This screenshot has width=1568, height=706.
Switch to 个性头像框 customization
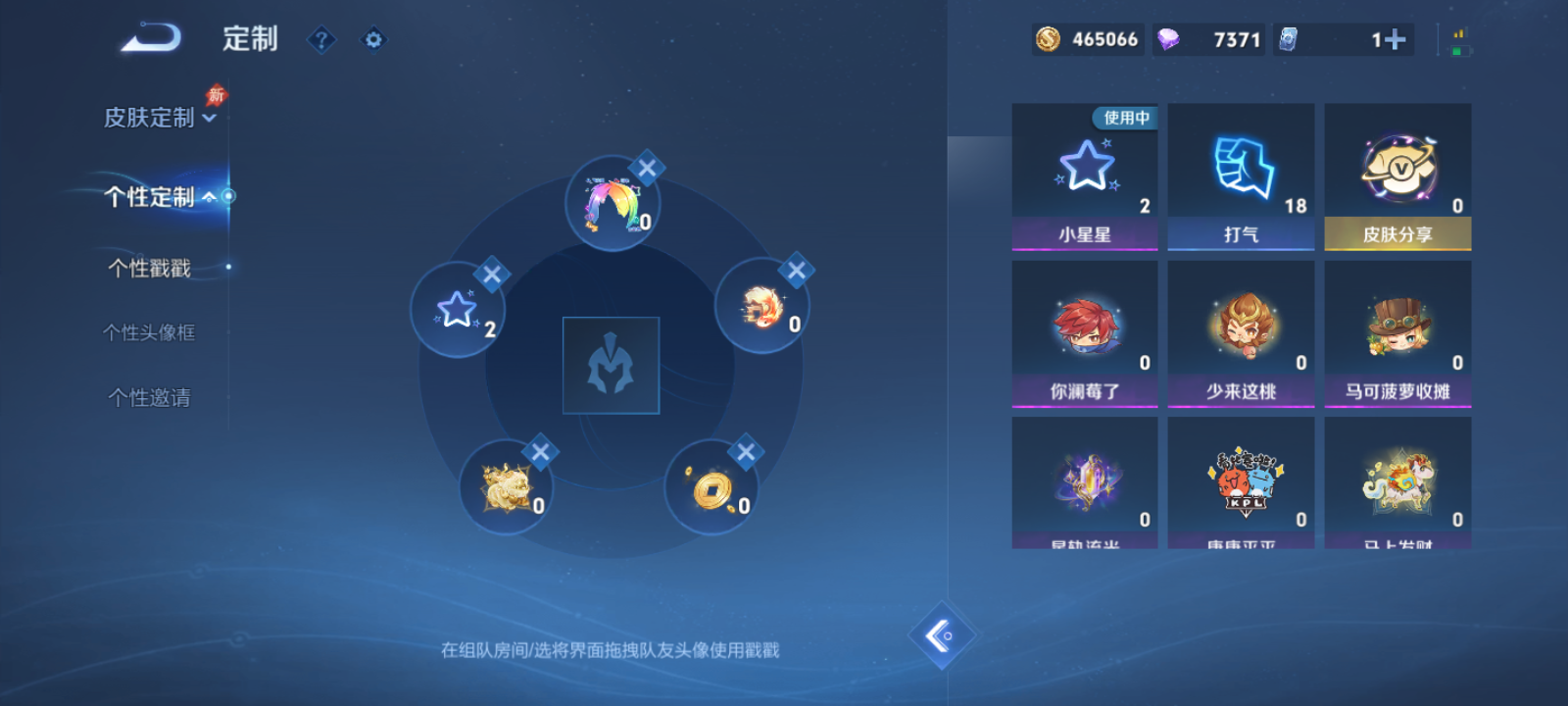tap(149, 332)
